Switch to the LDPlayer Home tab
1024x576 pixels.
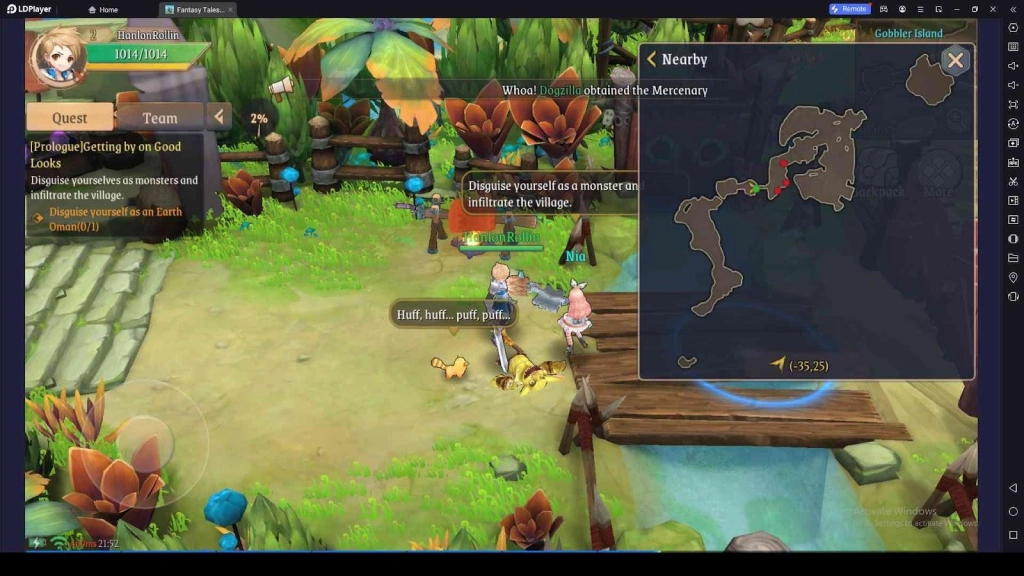[103, 9]
